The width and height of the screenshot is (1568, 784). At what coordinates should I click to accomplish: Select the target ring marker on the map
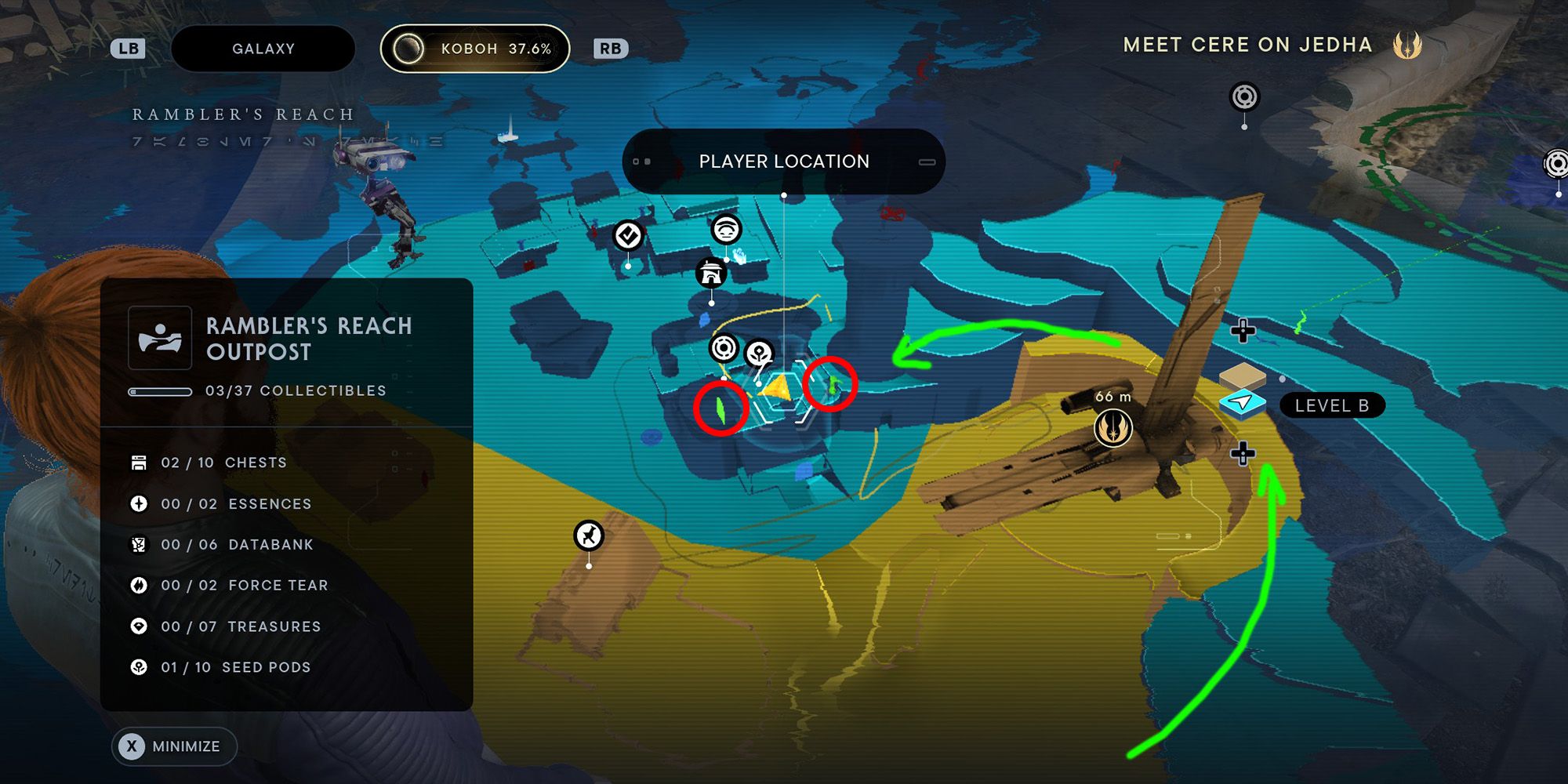click(725, 345)
